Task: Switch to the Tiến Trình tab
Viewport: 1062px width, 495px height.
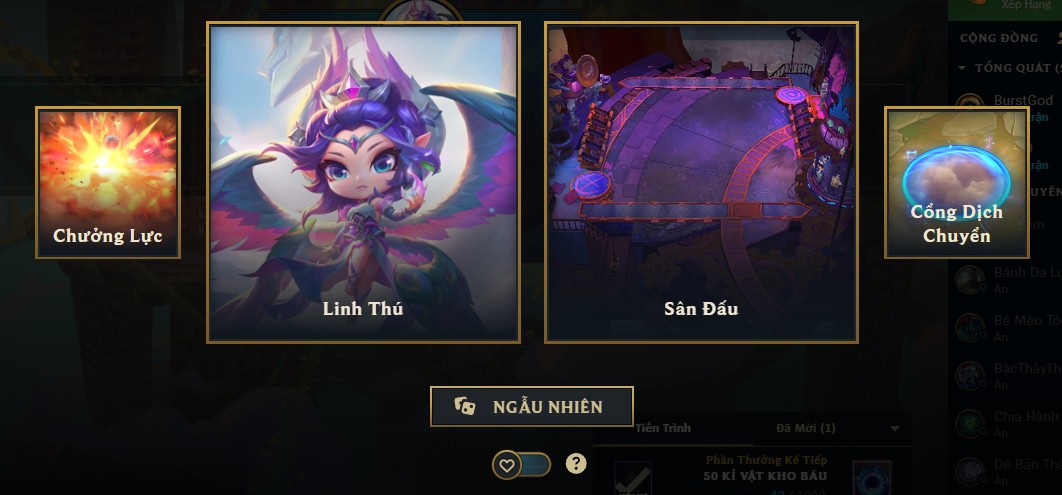Action: tap(662, 428)
